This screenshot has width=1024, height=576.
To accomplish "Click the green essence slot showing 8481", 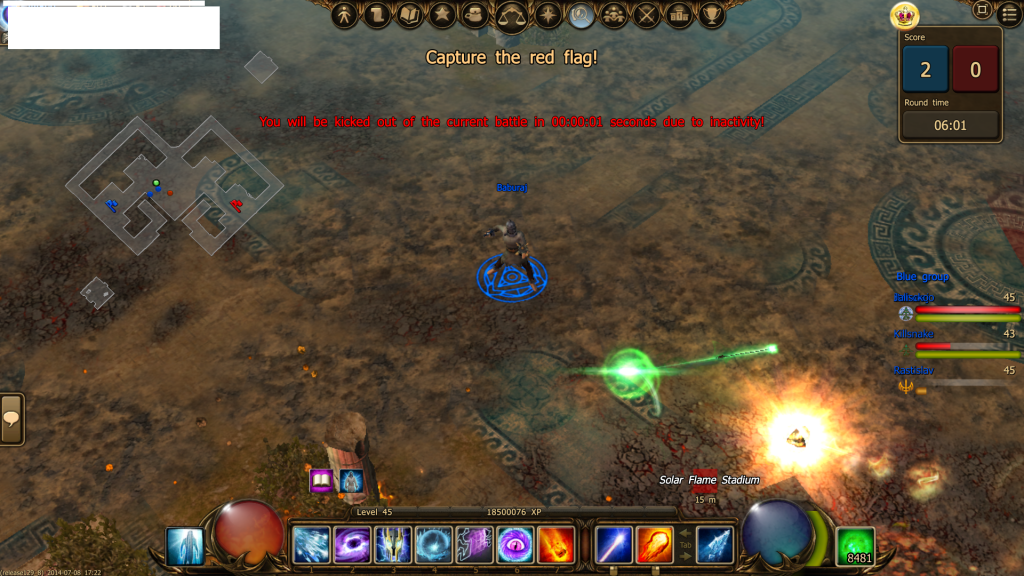I will coord(855,545).
